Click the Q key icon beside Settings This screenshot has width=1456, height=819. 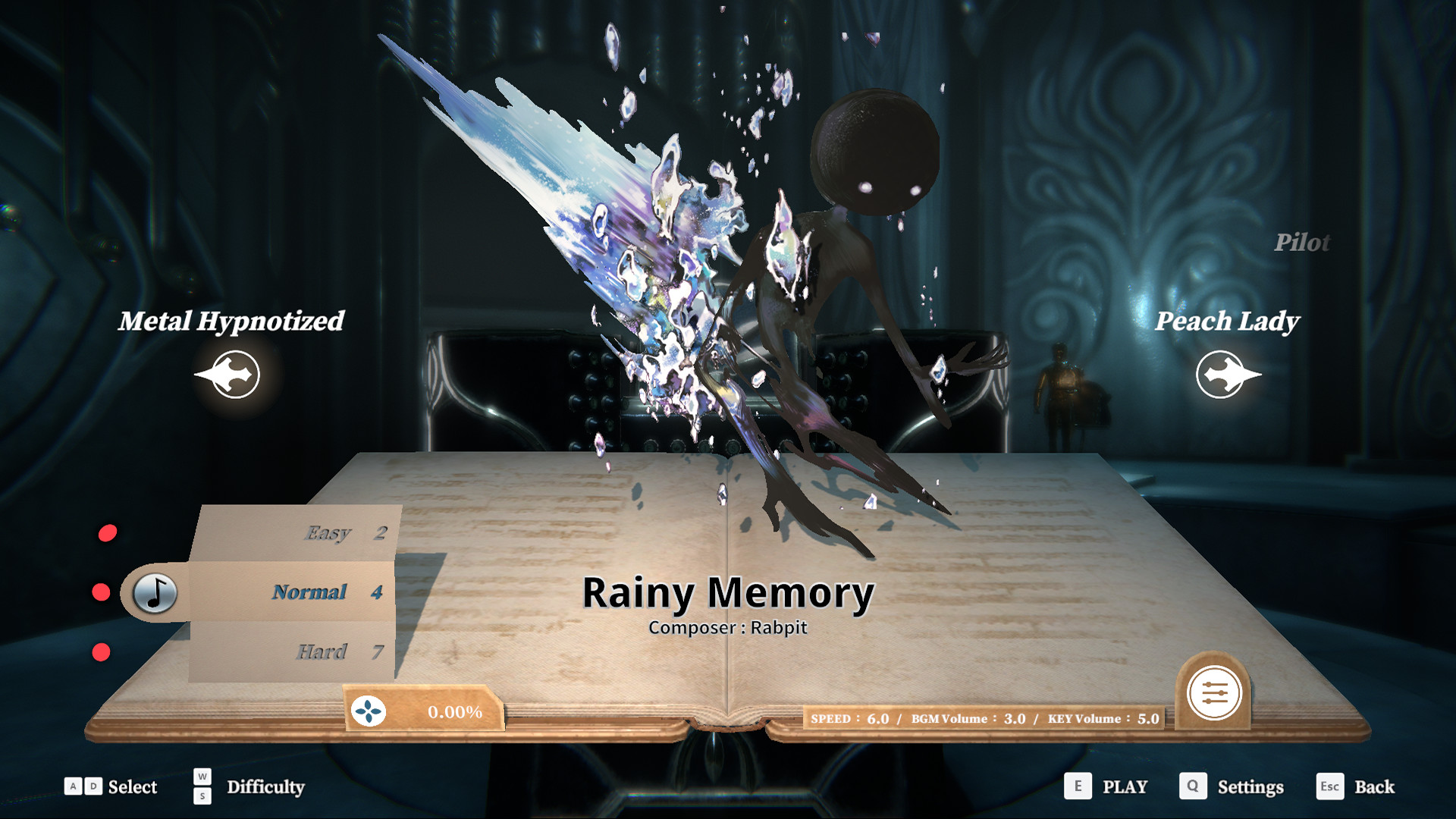pos(1193,786)
